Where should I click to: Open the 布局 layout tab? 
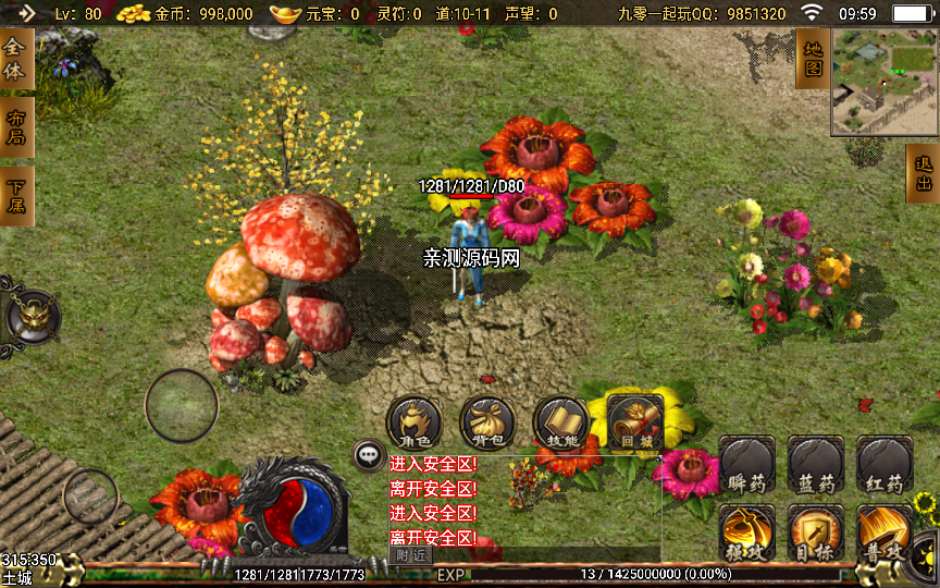tap(16, 127)
